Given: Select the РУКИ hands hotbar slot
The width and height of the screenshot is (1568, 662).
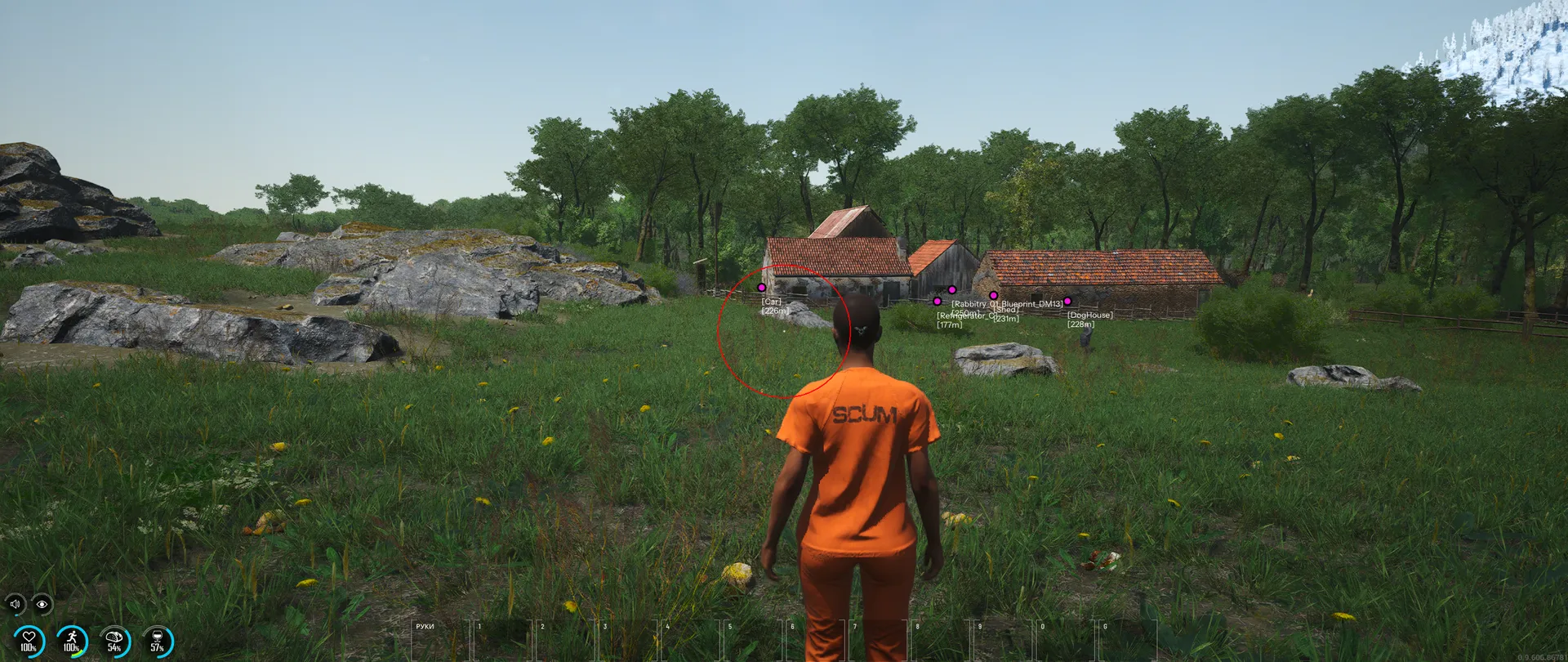Looking at the screenshot, I should point(441,640).
